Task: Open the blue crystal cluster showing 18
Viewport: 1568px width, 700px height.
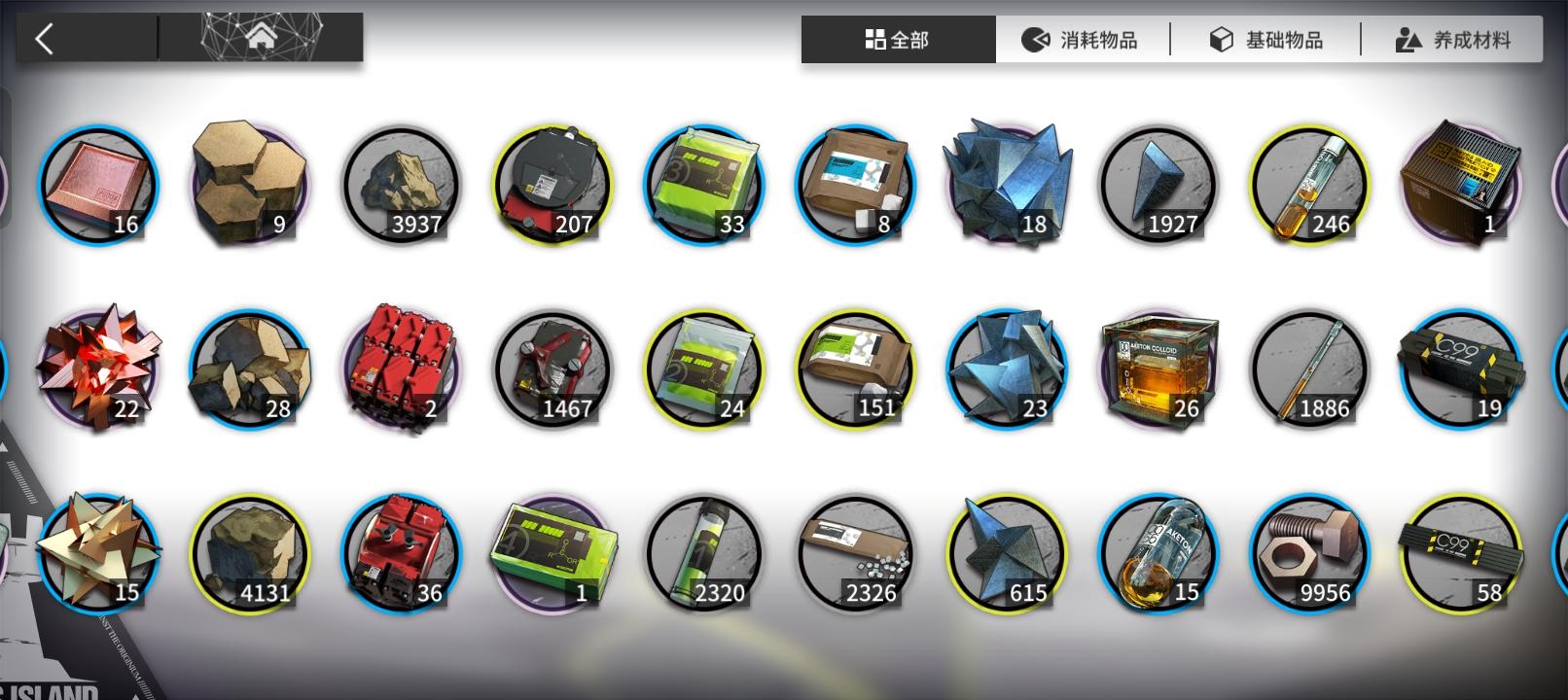Action: (x=1006, y=180)
